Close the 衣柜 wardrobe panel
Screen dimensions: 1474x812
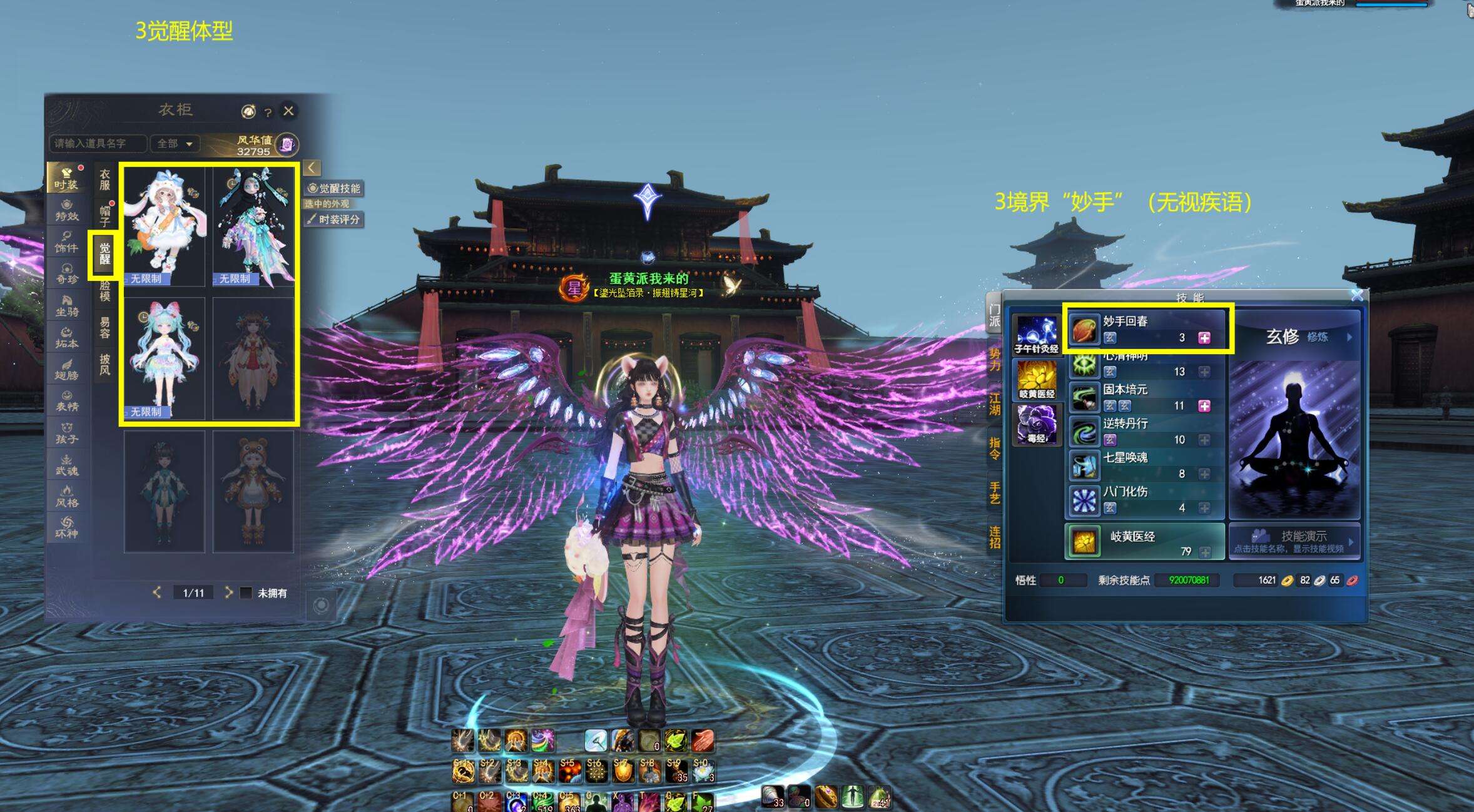pyautogui.click(x=288, y=111)
